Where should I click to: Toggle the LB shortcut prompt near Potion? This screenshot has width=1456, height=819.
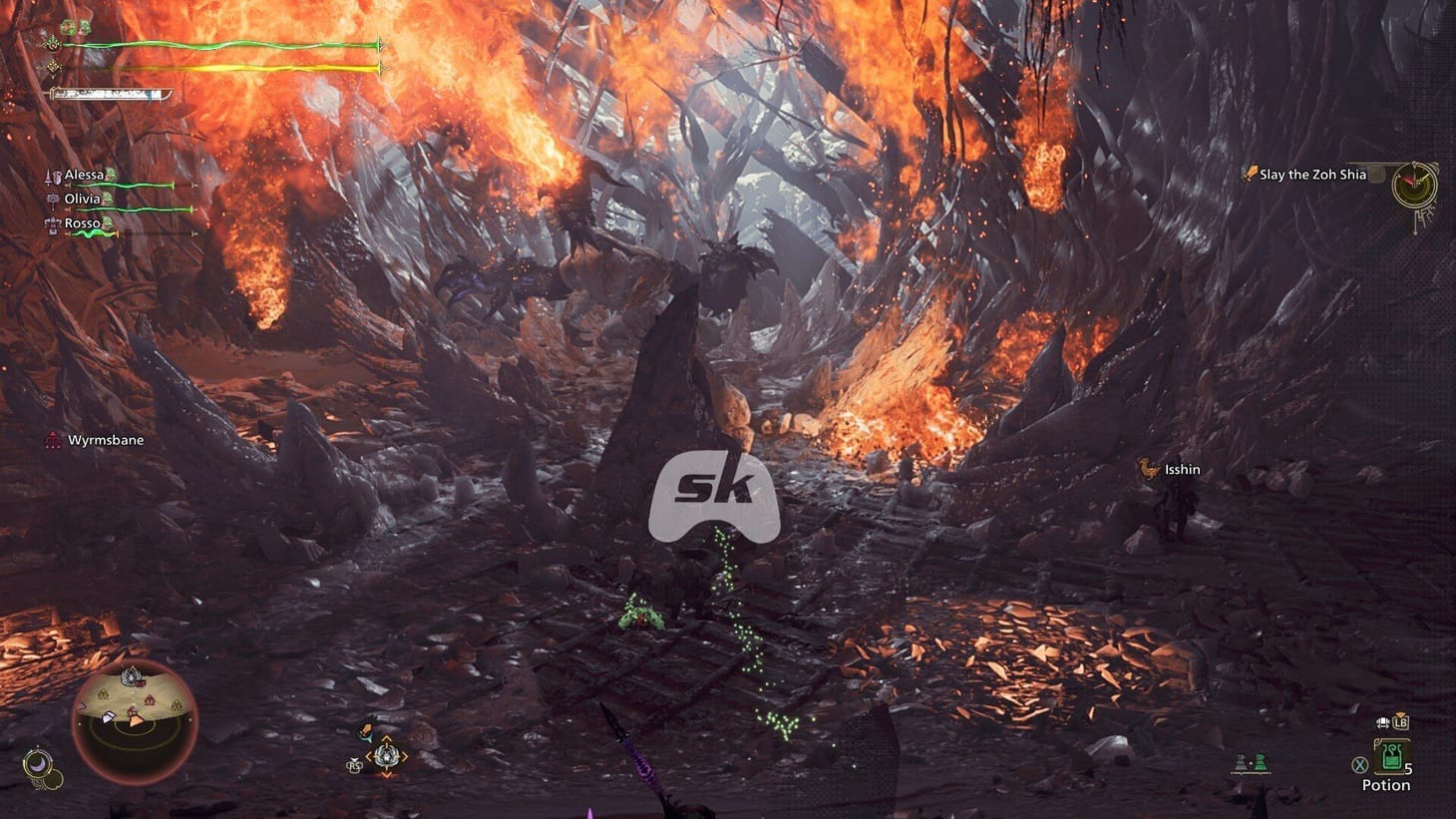point(1401,722)
